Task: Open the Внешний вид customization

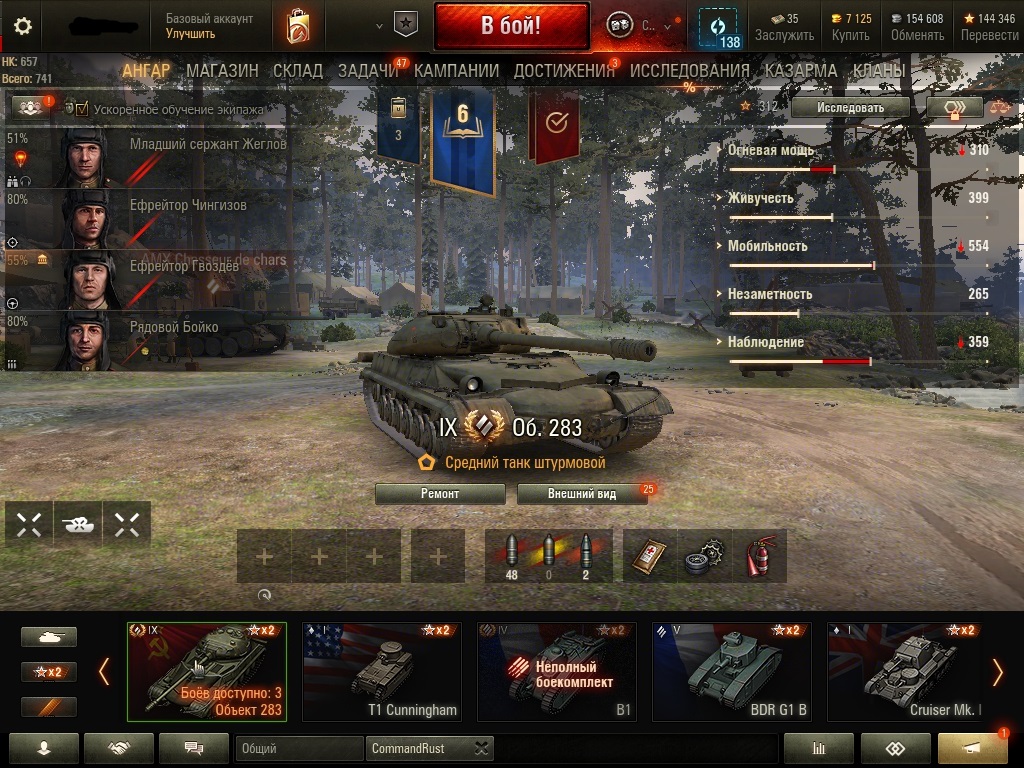Action: click(x=581, y=494)
